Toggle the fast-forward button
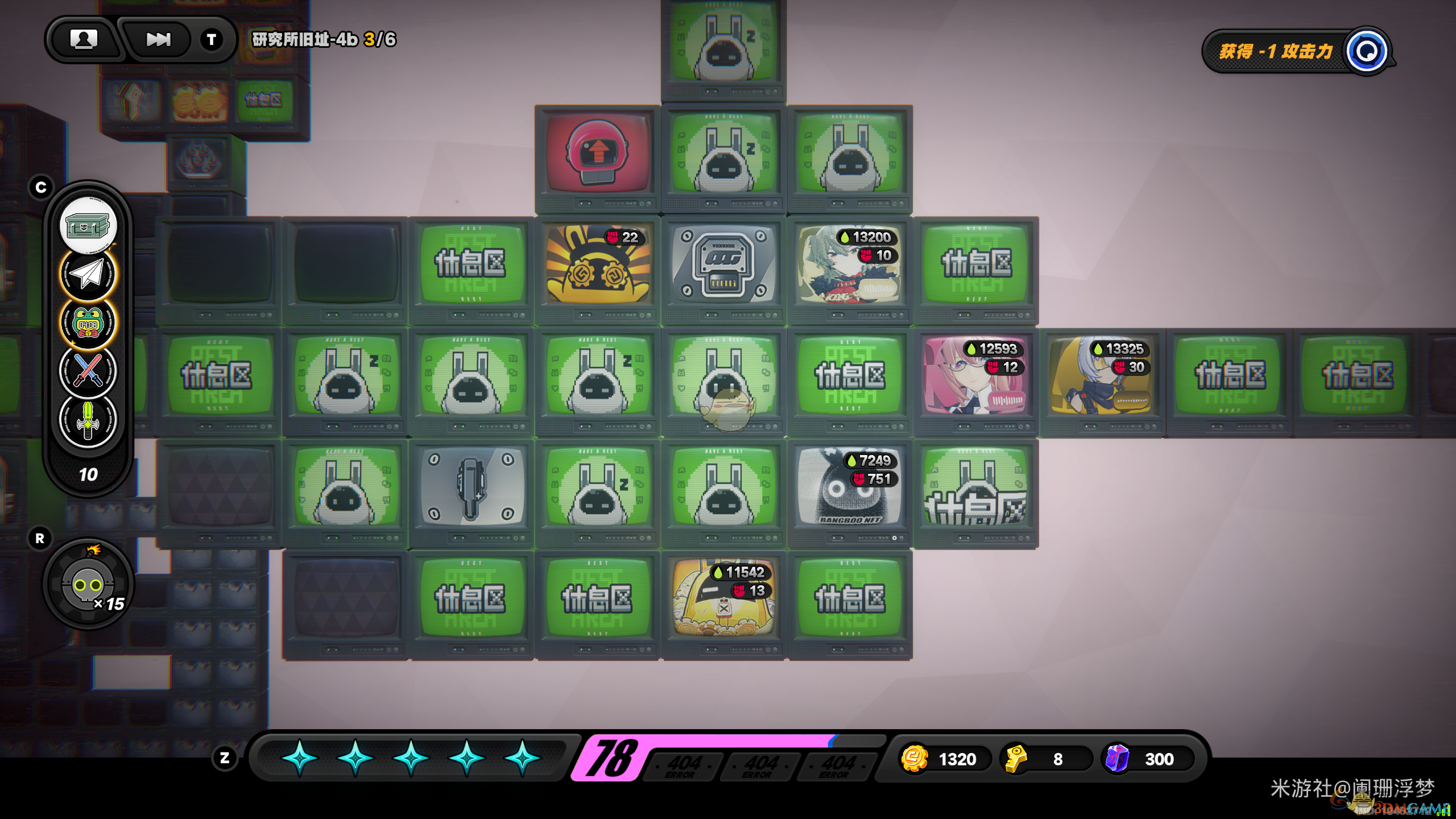1456x819 pixels. [x=158, y=39]
